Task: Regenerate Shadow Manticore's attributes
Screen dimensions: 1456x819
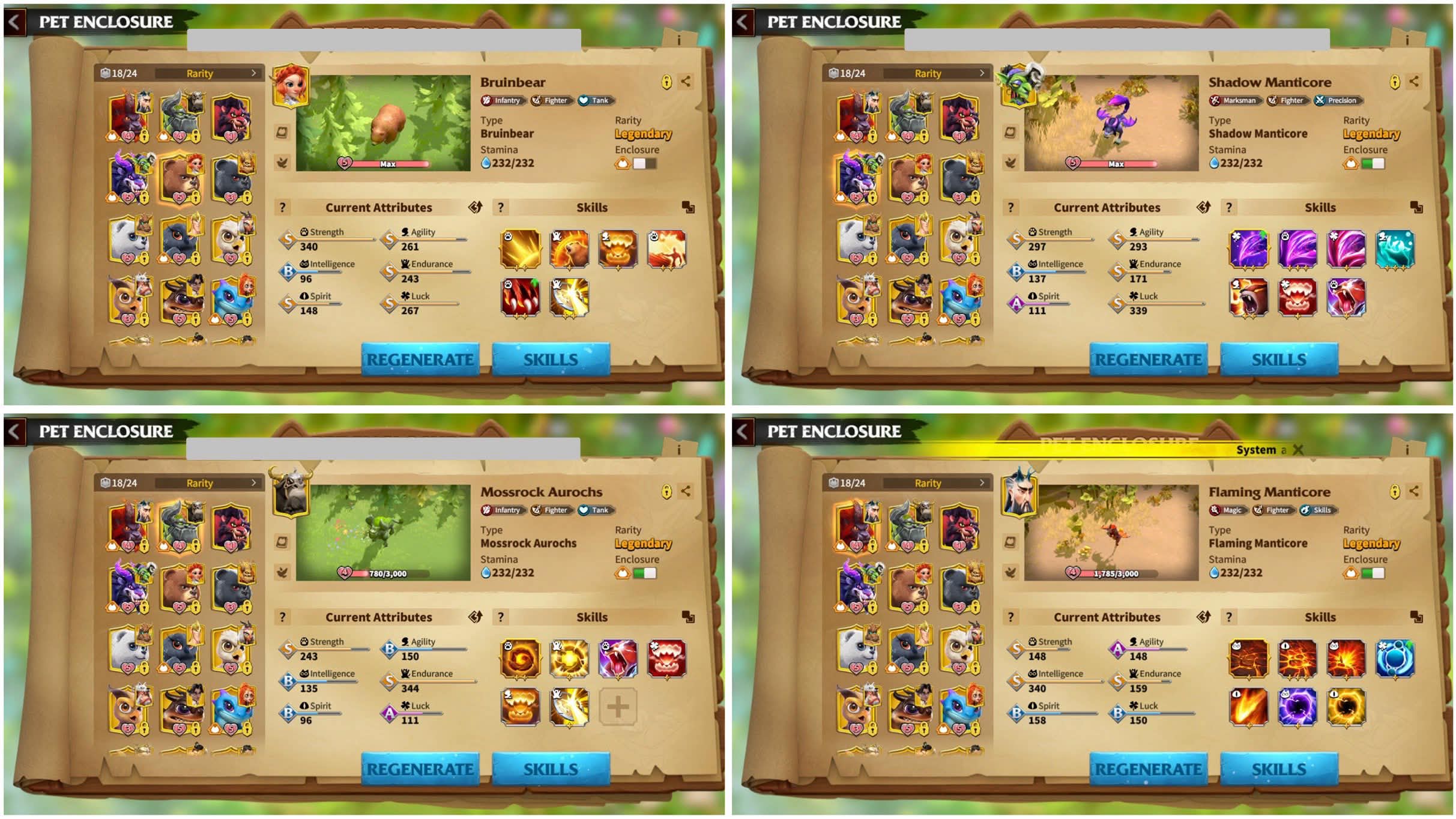Action: (1147, 360)
